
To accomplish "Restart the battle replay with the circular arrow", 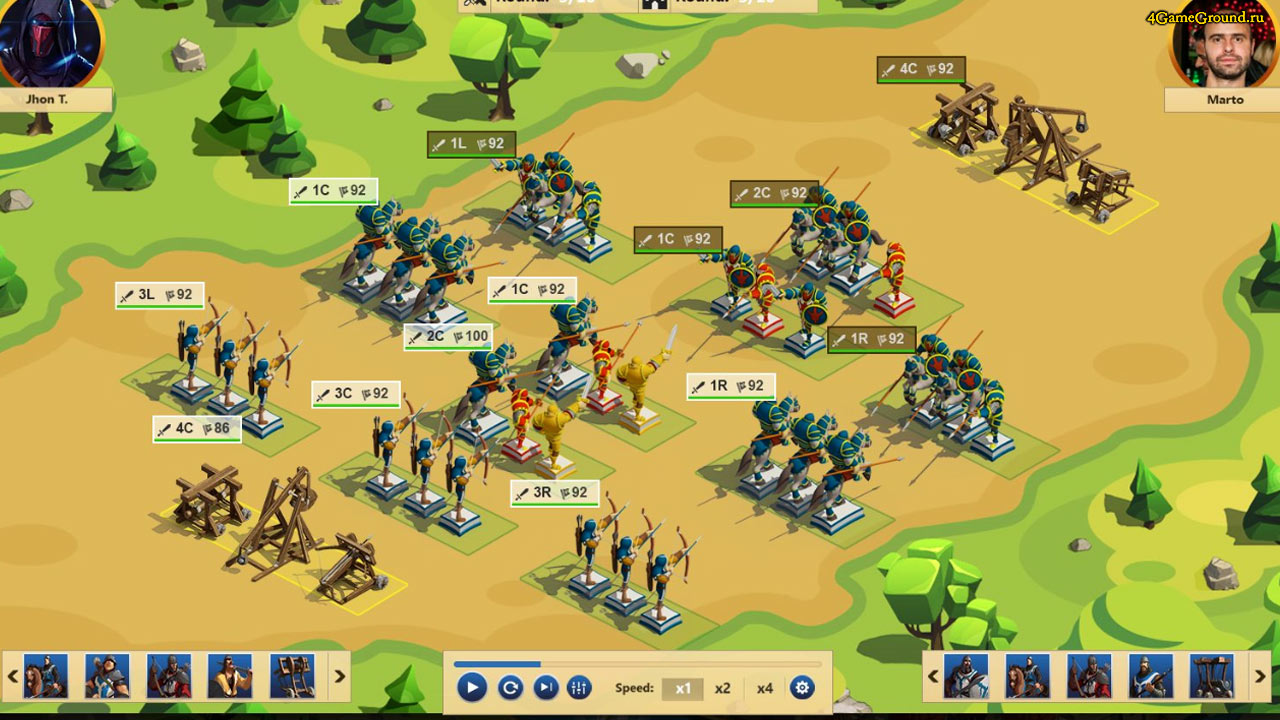I will click(510, 688).
